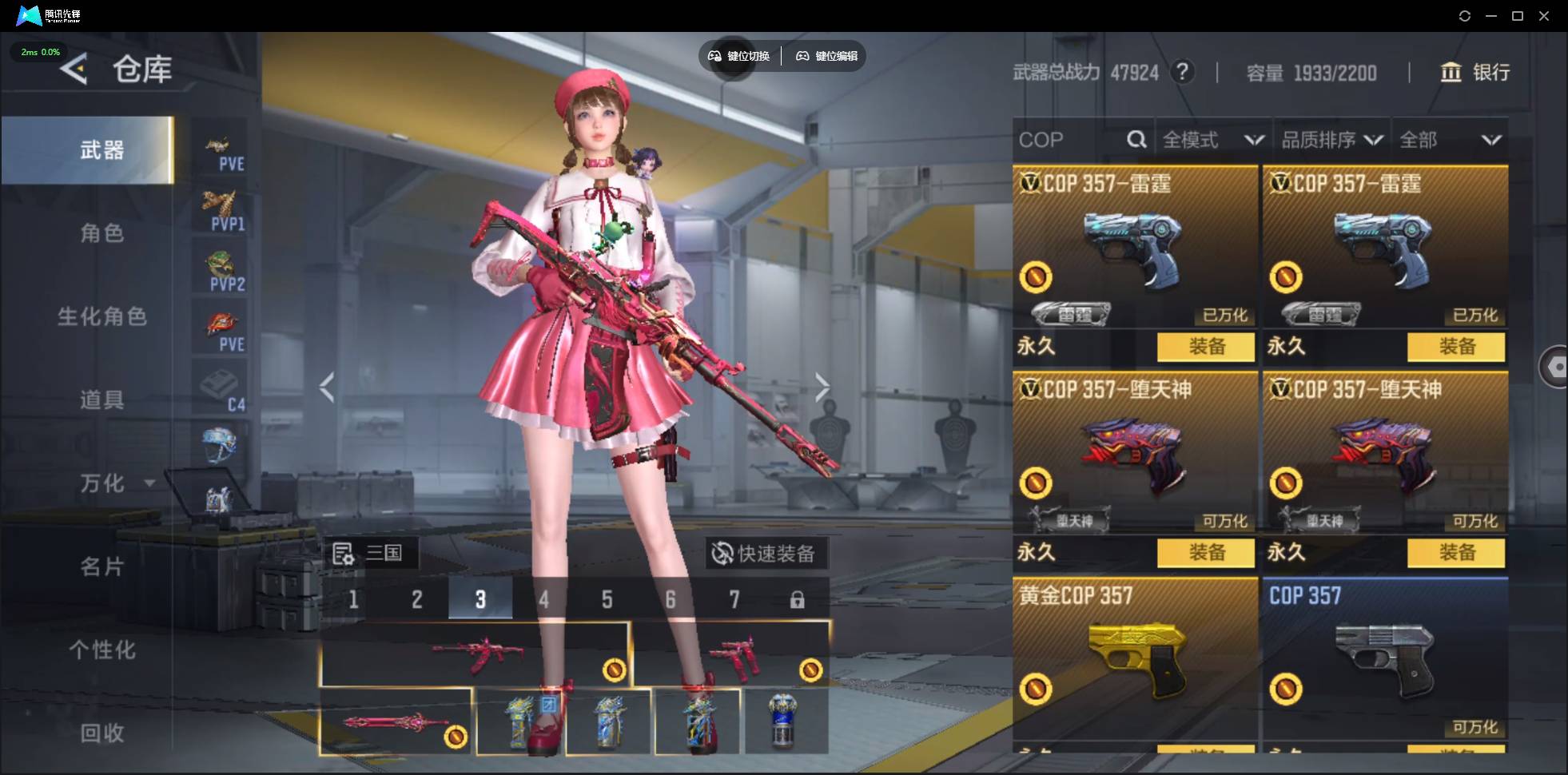
Task: Open the 品质排序 sort dropdown
Action: point(1331,140)
